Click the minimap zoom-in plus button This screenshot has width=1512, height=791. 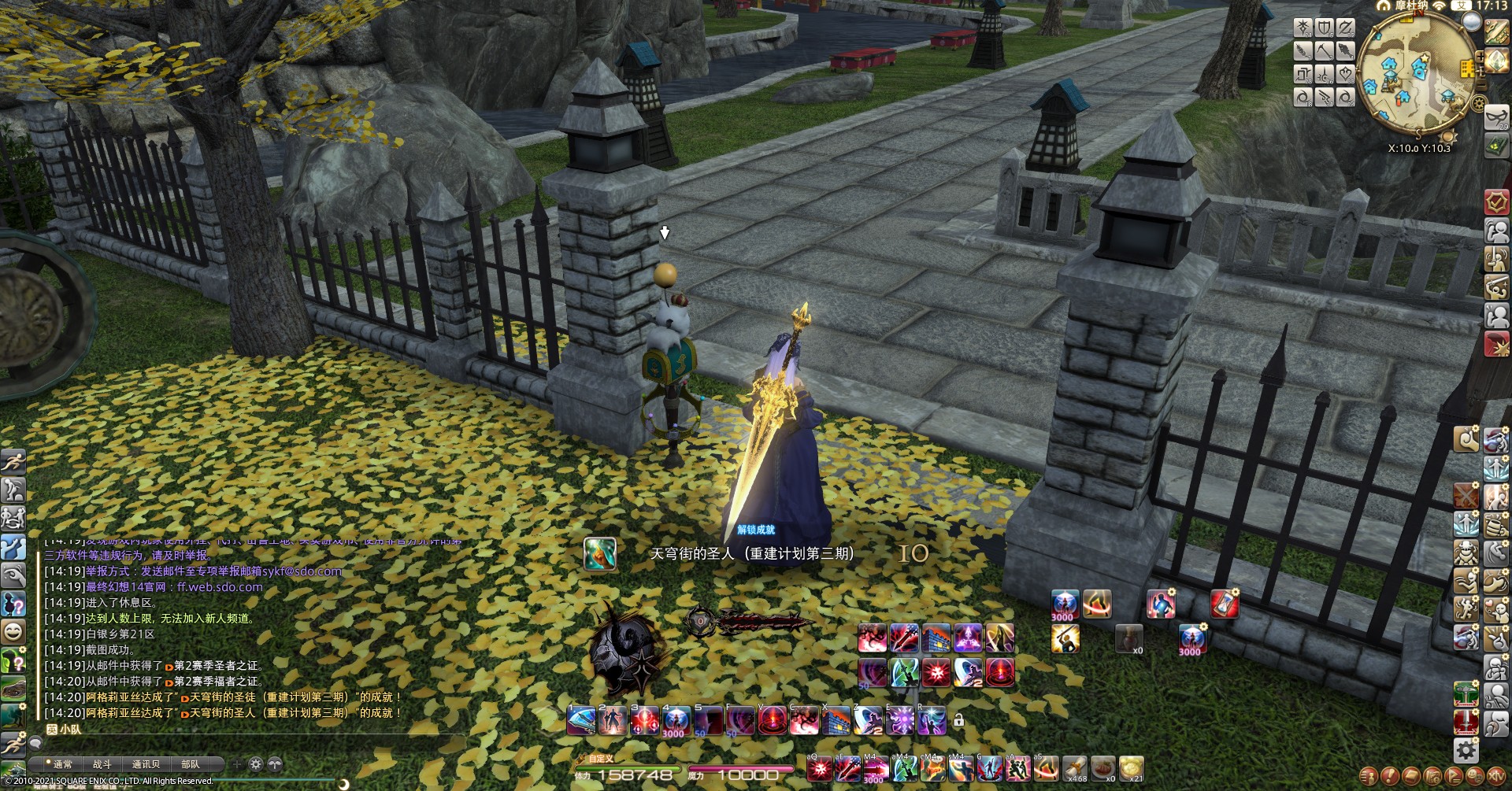(x=1480, y=57)
